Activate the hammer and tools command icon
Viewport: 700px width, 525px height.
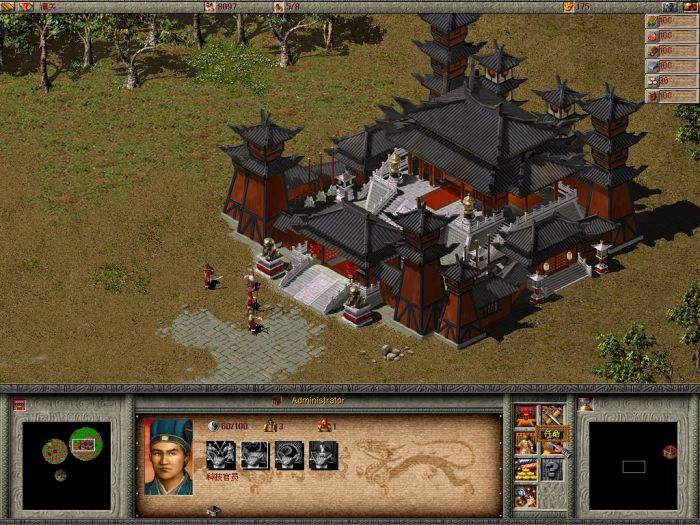click(x=552, y=415)
